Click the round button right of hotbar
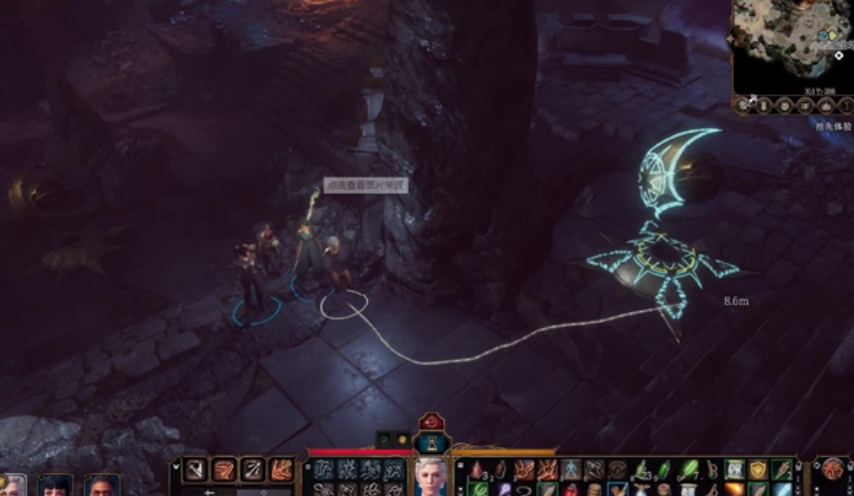Image resolution: width=854 pixels, height=496 pixels. pyautogui.click(x=833, y=470)
